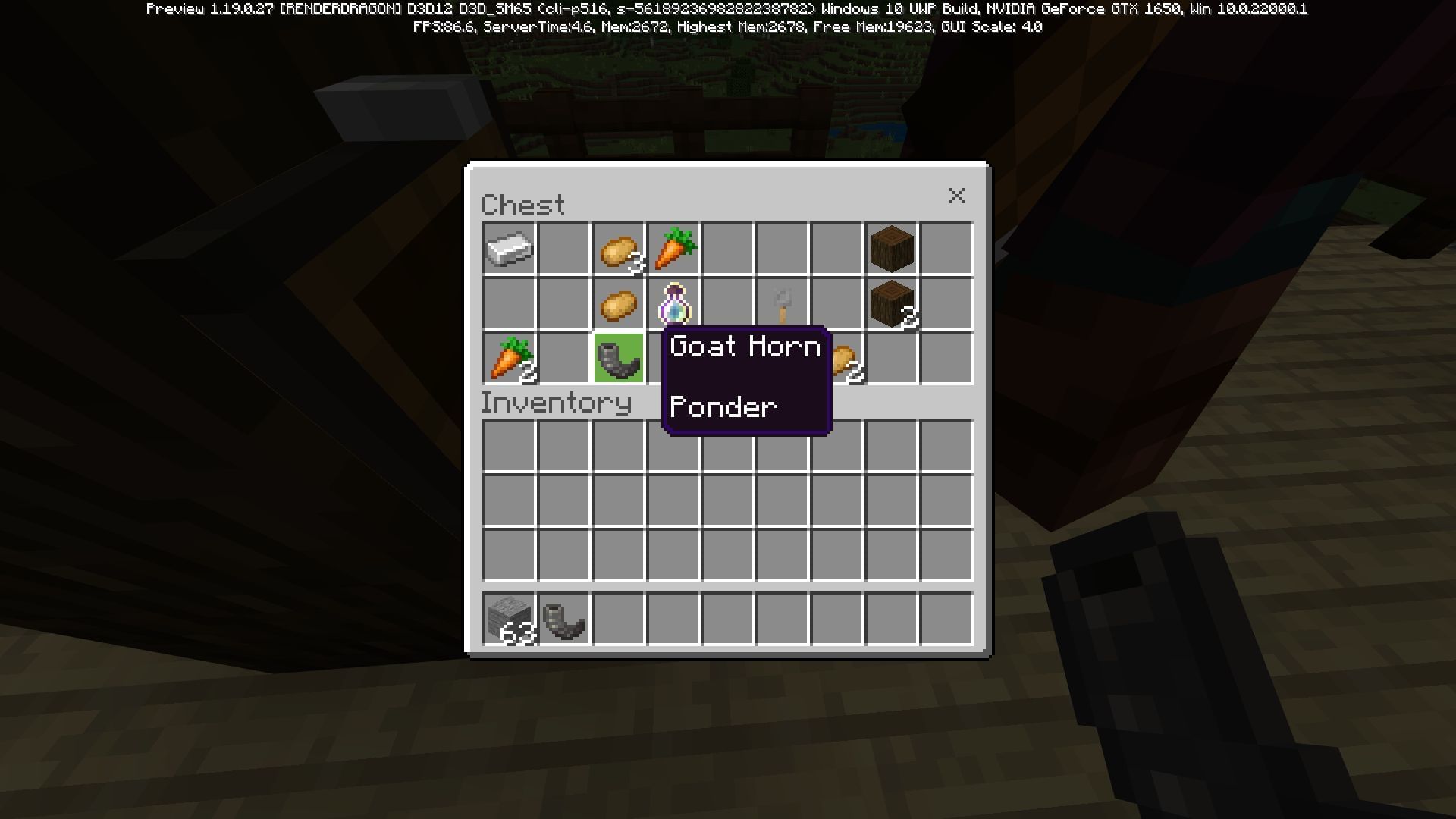Click the faded shovel item slot
Screen dimensions: 1456x819
coord(783,303)
